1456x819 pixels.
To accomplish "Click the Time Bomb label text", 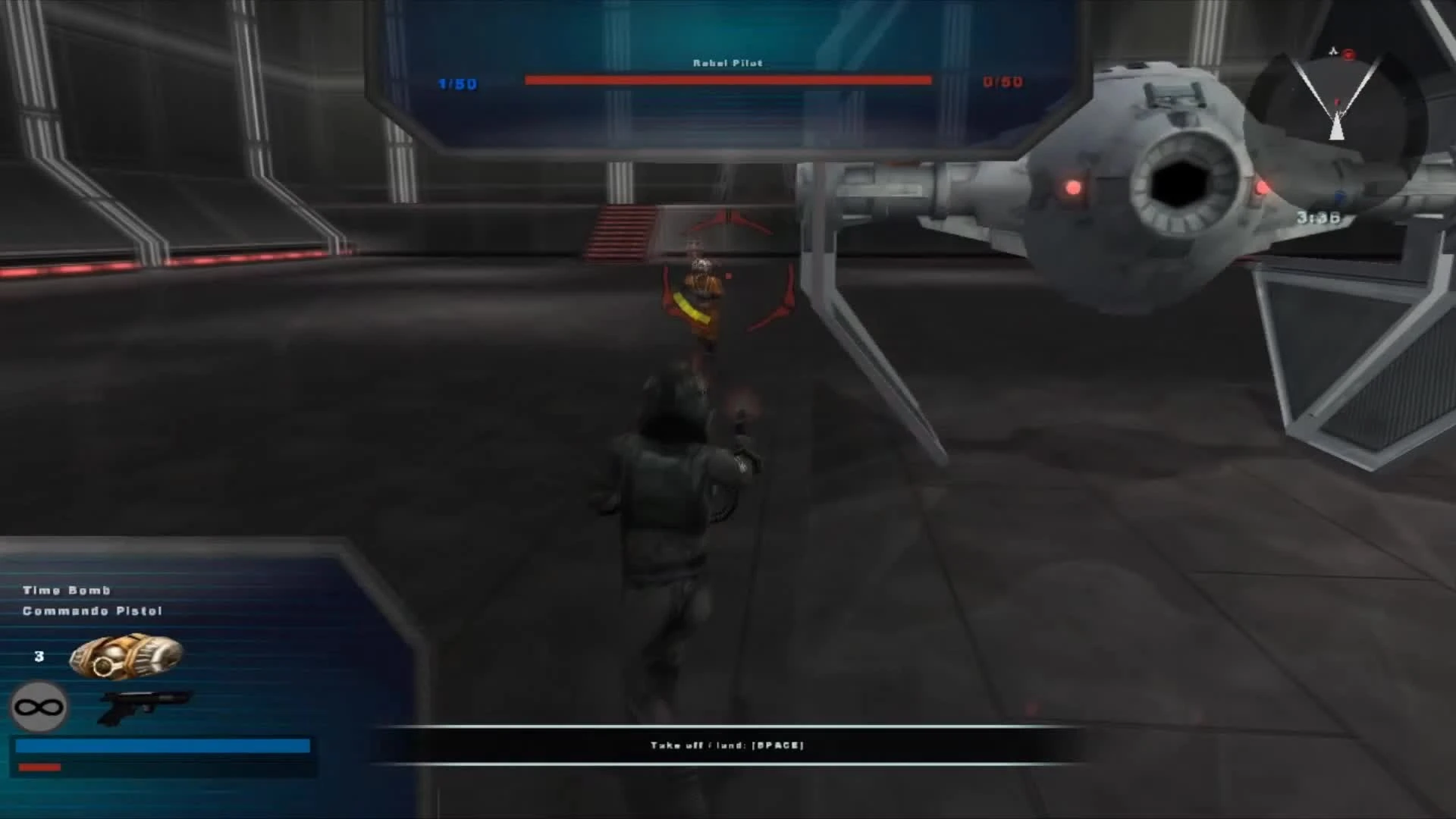I will (x=67, y=590).
